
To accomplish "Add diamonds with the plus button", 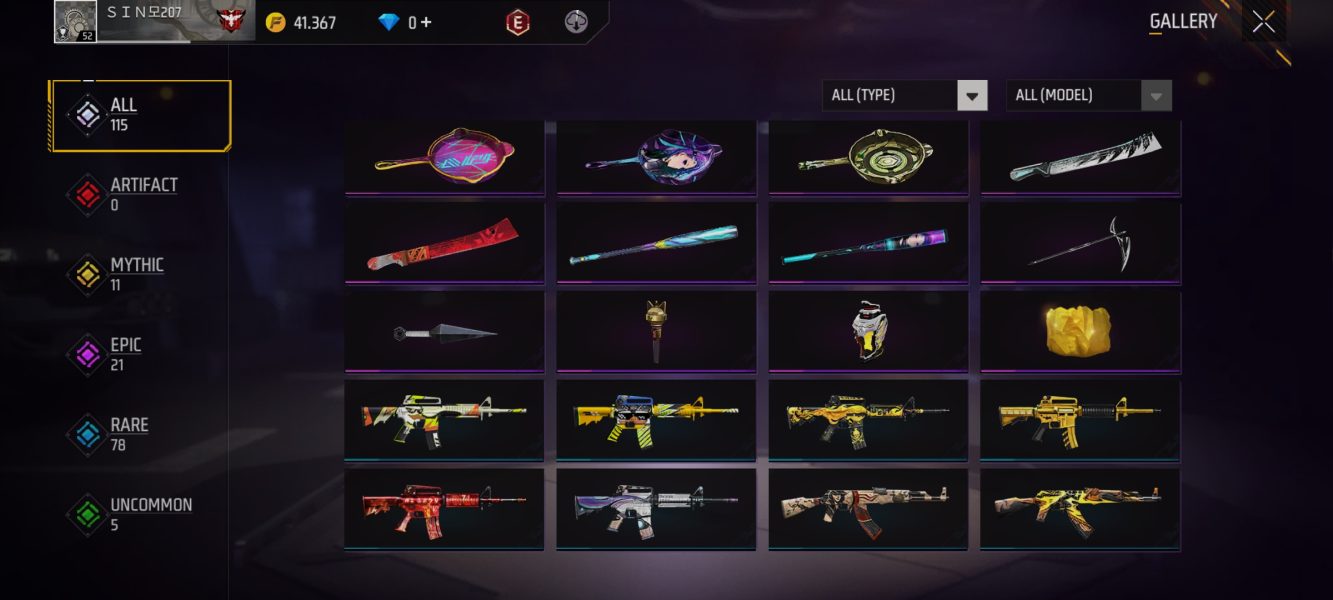I will pyautogui.click(x=427, y=22).
